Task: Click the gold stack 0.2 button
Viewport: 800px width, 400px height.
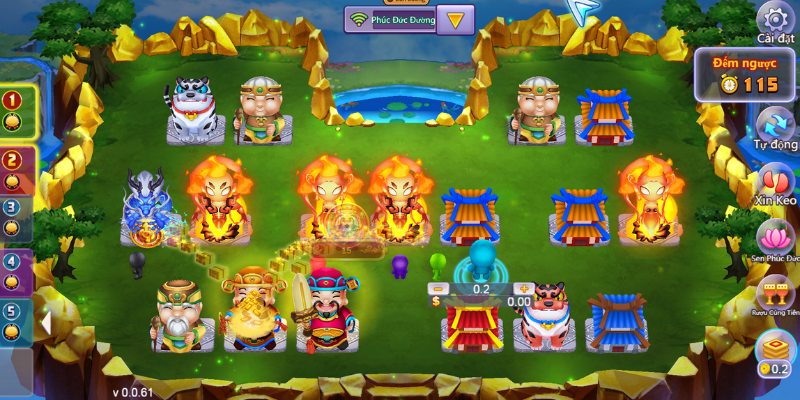Action: (776, 354)
